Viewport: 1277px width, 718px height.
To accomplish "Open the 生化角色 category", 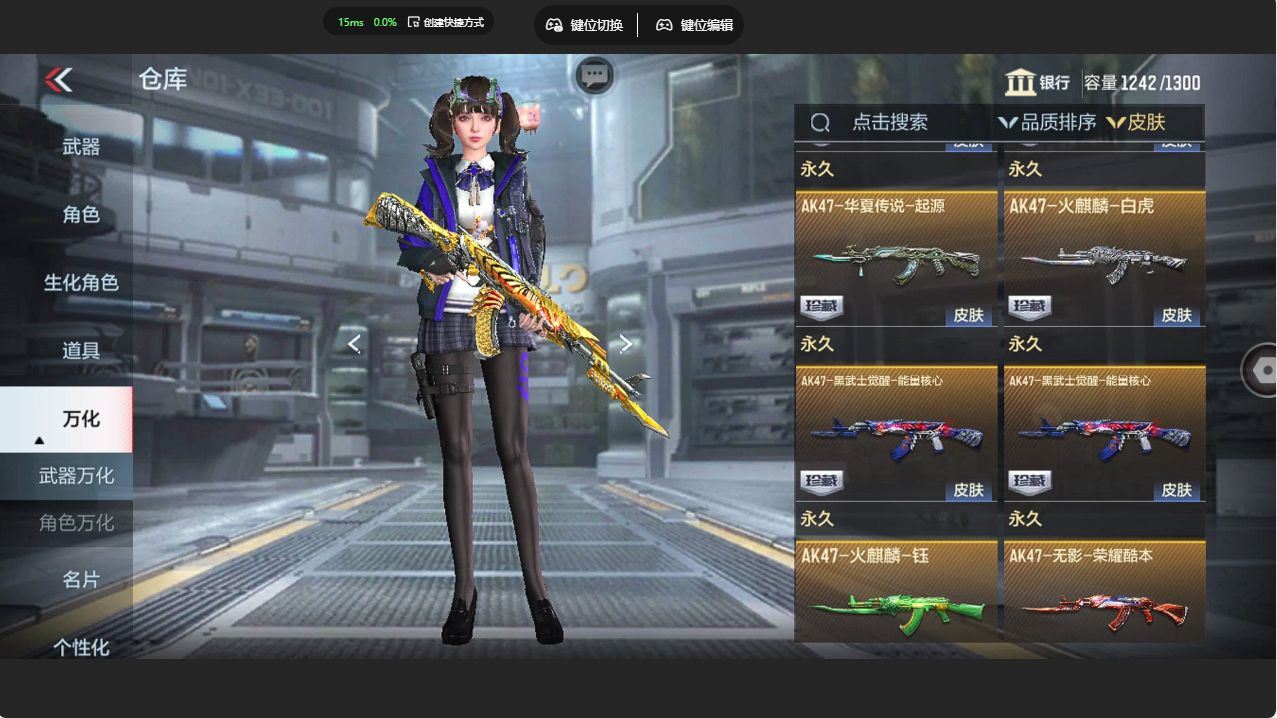I will click(81, 283).
